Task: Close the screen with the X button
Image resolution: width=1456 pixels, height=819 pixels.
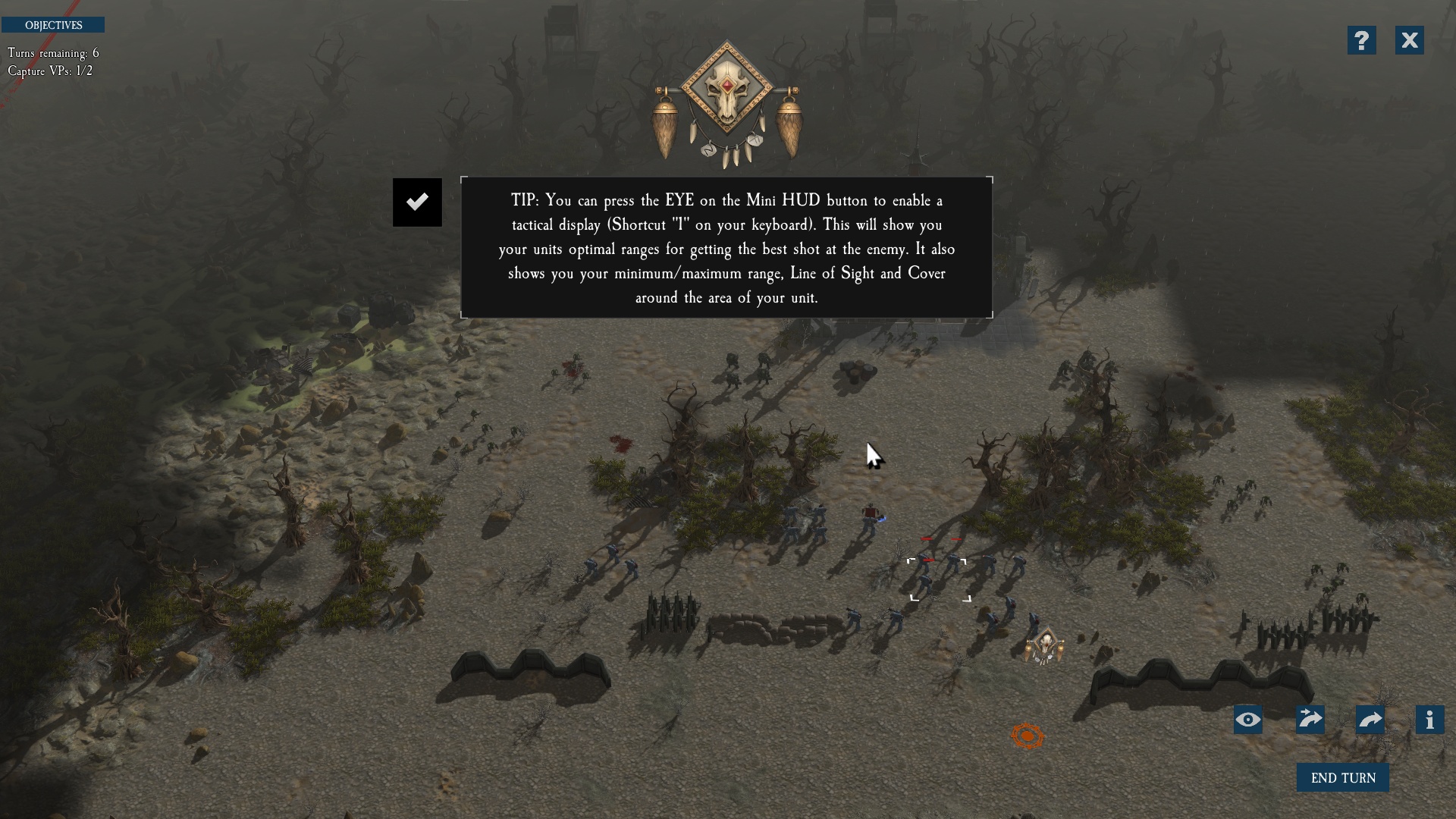Action: [1409, 40]
